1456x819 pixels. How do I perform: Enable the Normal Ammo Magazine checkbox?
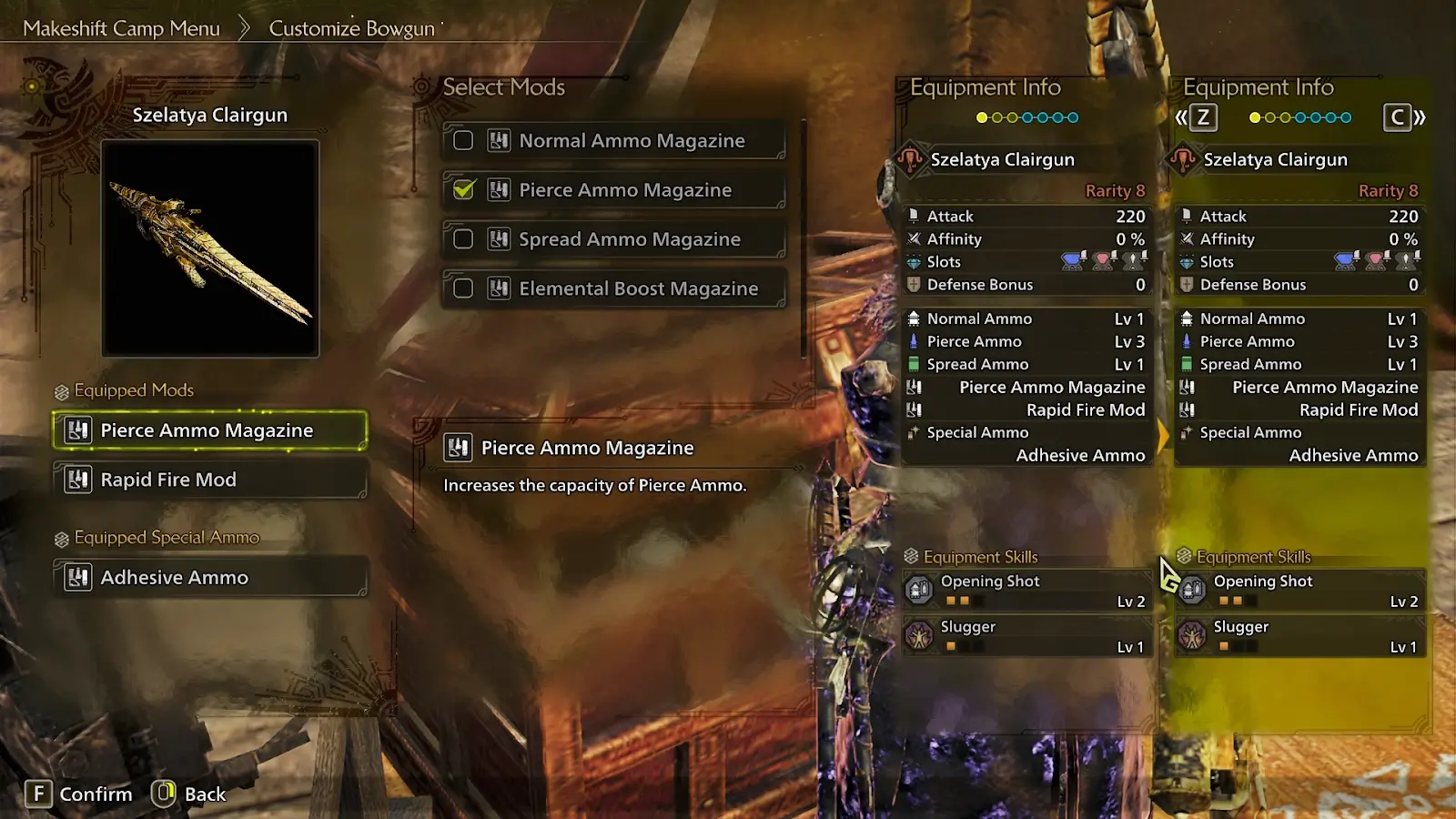[463, 140]
